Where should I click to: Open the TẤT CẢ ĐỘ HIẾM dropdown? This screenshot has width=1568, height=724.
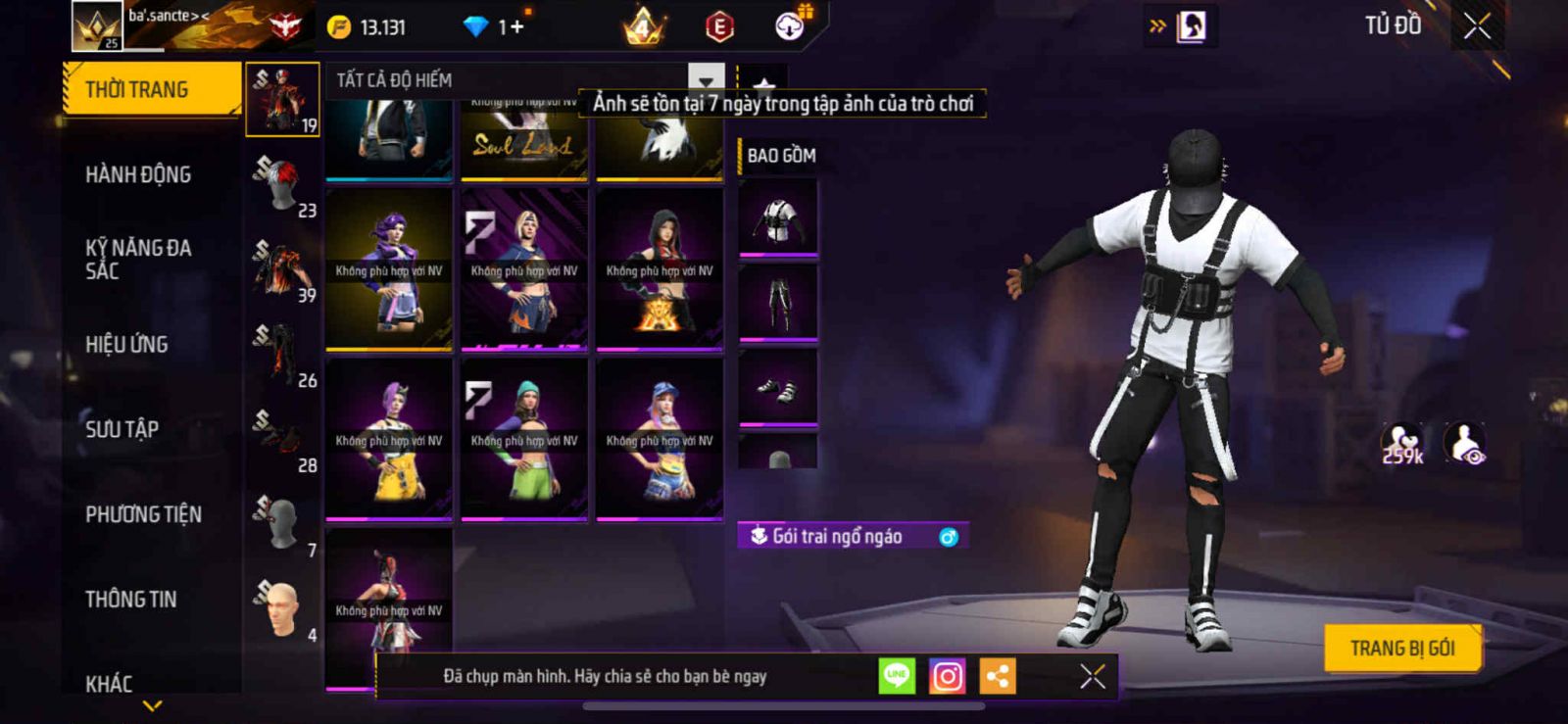click(x=706, y=80)
